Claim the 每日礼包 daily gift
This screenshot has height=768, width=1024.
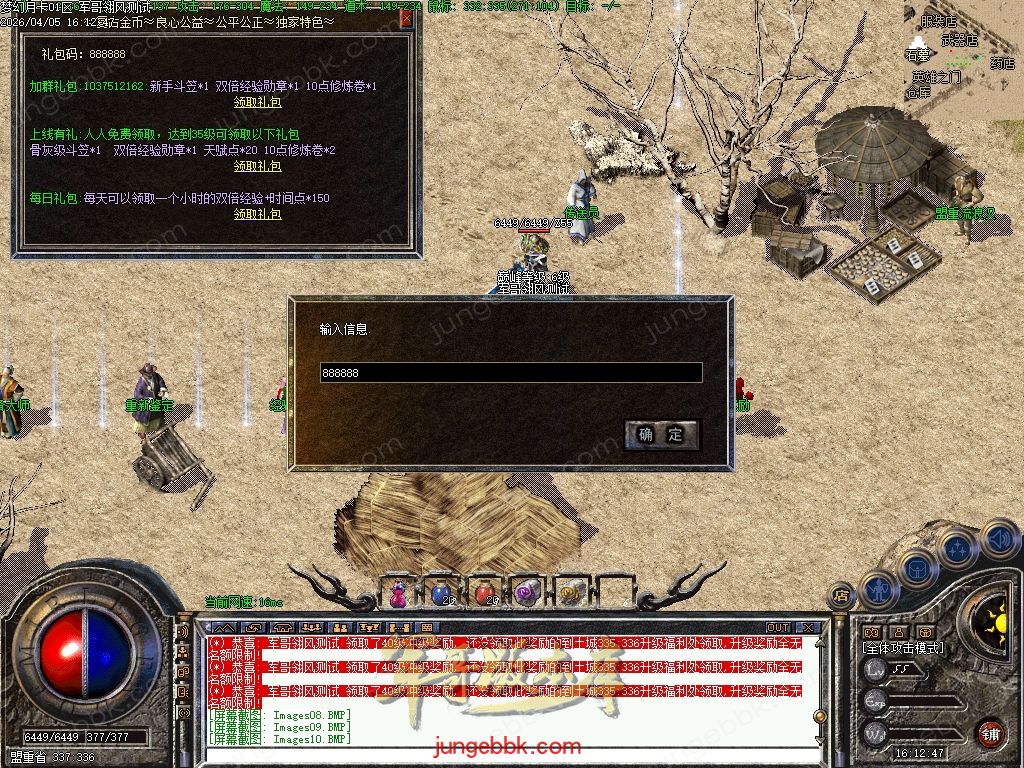(257, 214)
